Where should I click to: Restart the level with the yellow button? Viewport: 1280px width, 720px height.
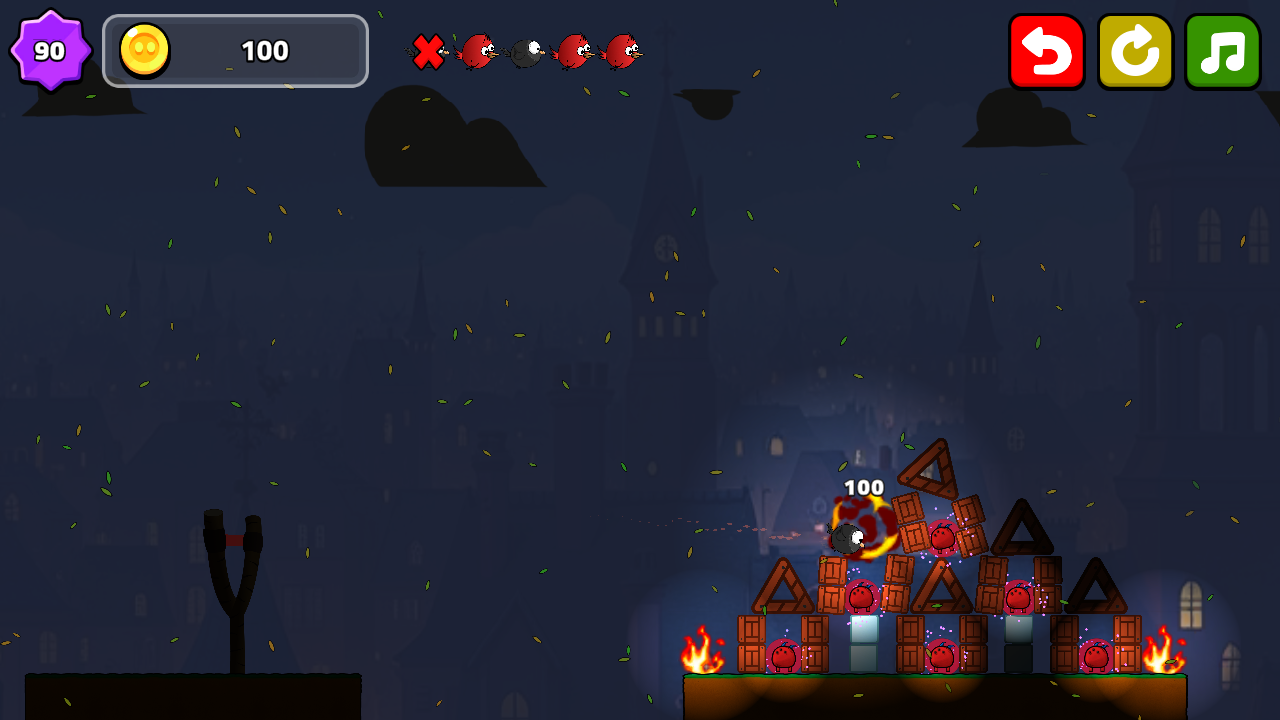point(1135,51)
